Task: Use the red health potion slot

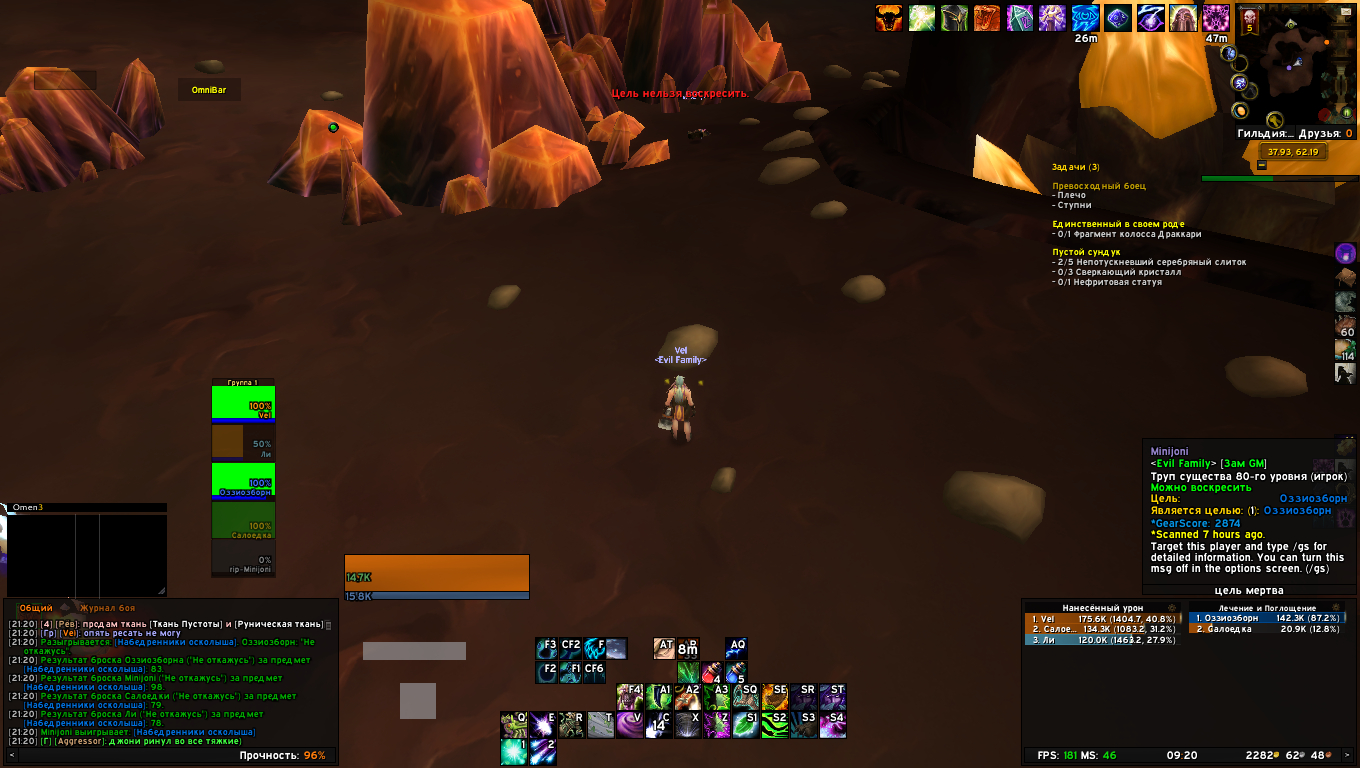Action: point(711,672)
